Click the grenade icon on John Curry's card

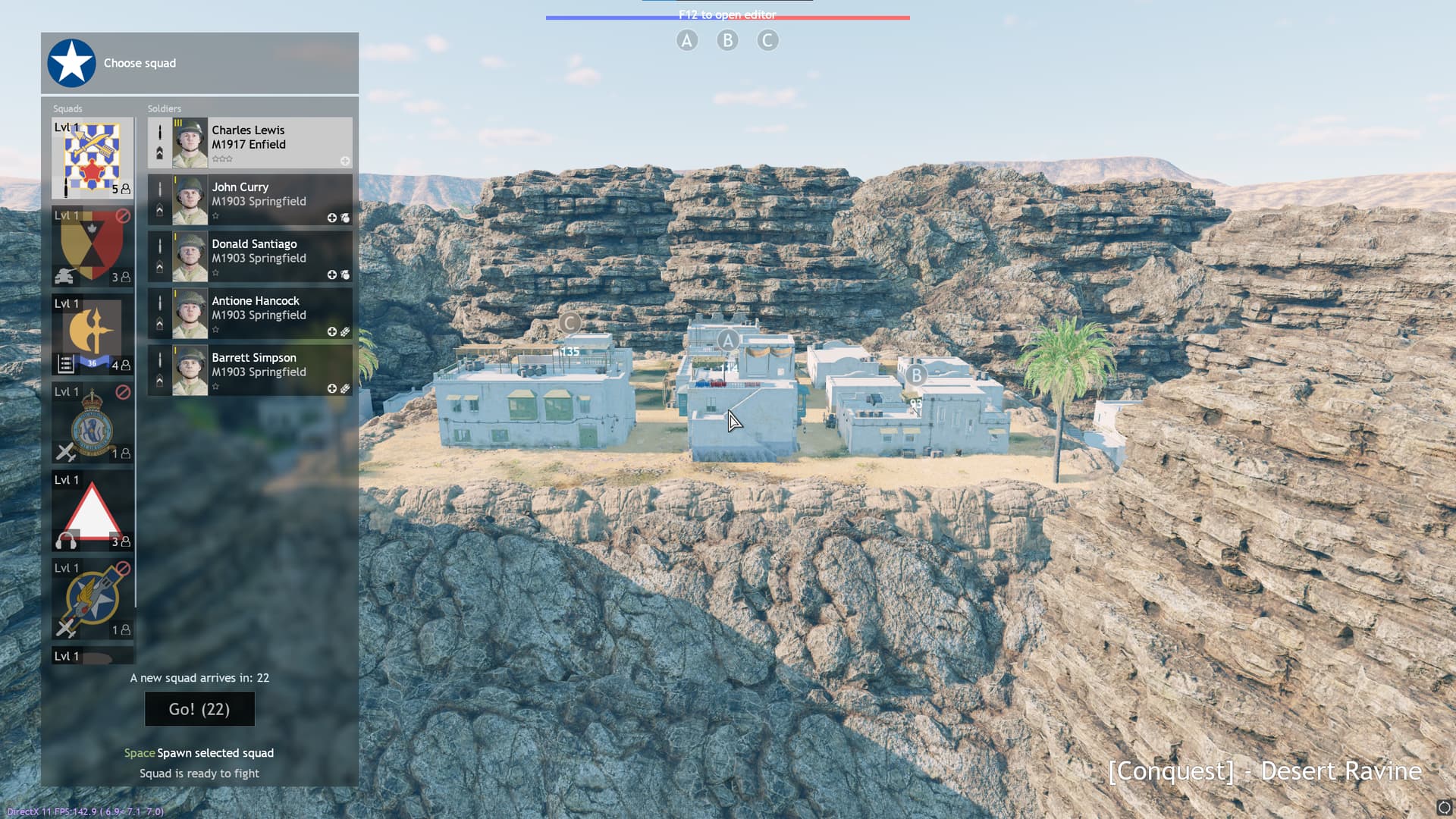click(x=347, y=218)
